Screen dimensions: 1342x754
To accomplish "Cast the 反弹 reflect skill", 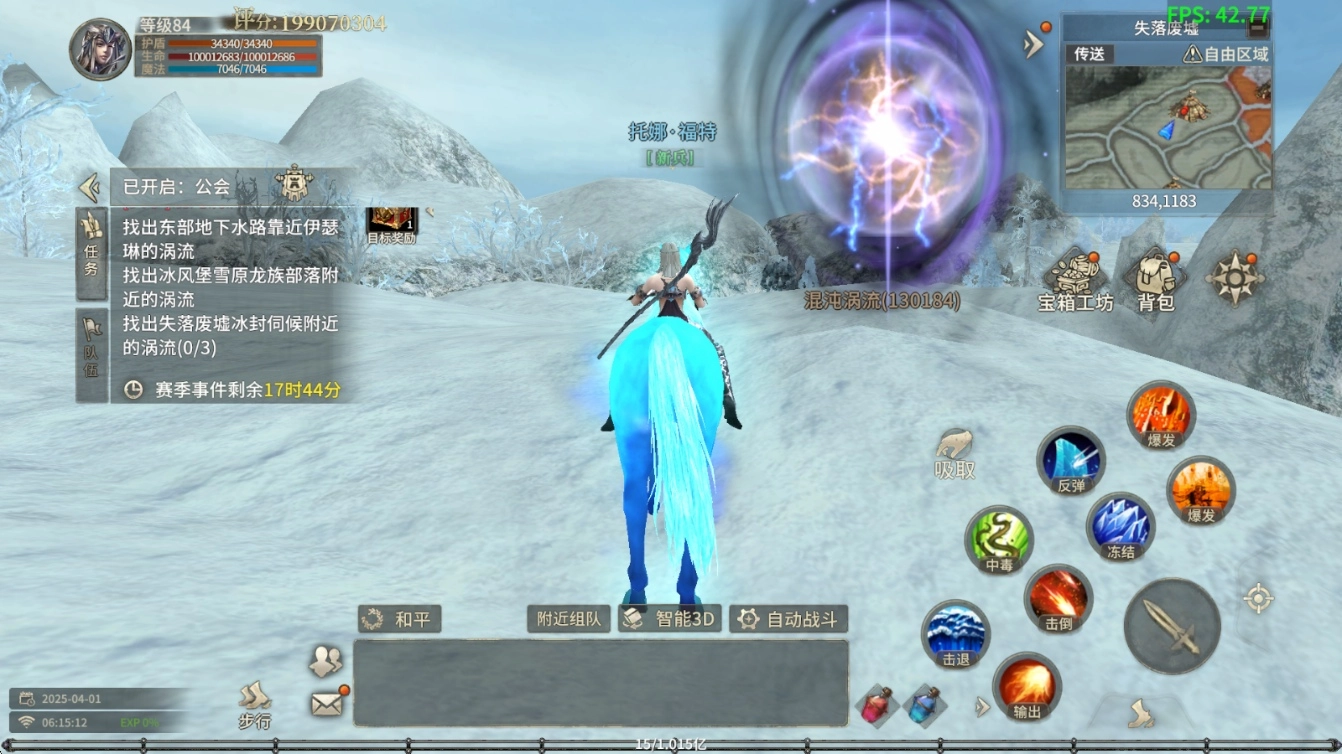I will pos(1070,461).
